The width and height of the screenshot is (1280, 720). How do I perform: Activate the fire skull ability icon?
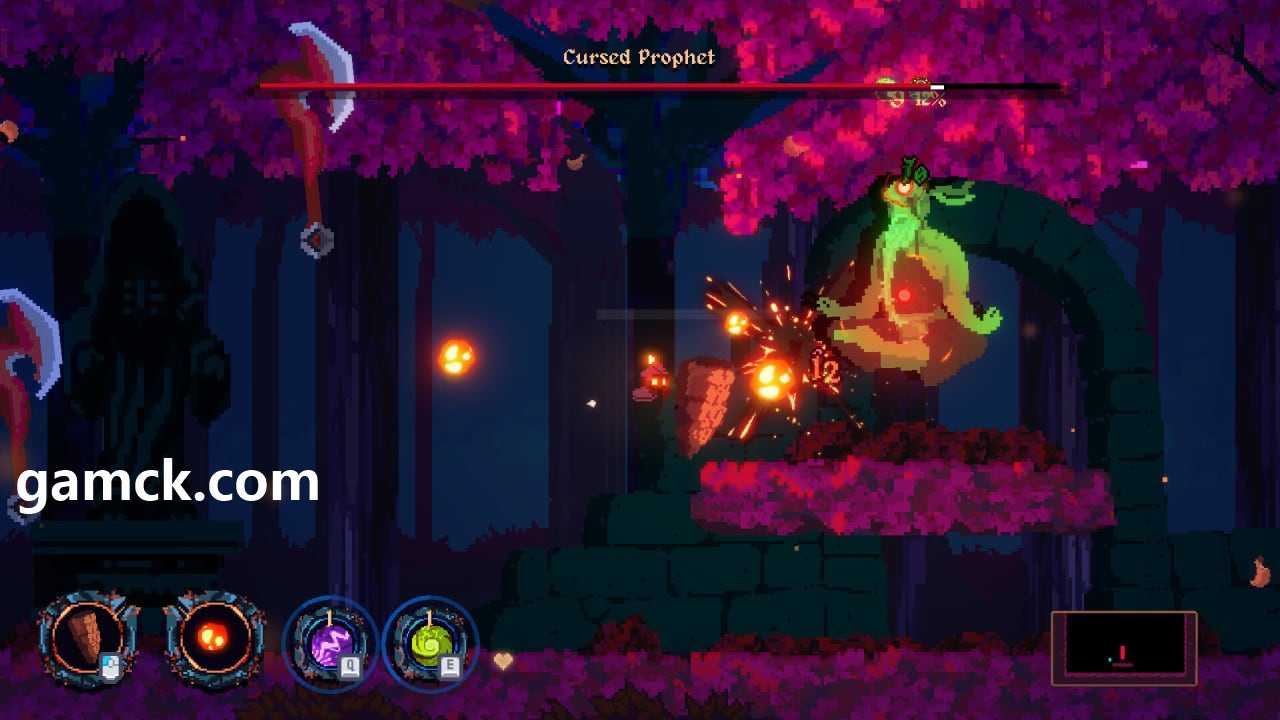(x=215, y=638)
